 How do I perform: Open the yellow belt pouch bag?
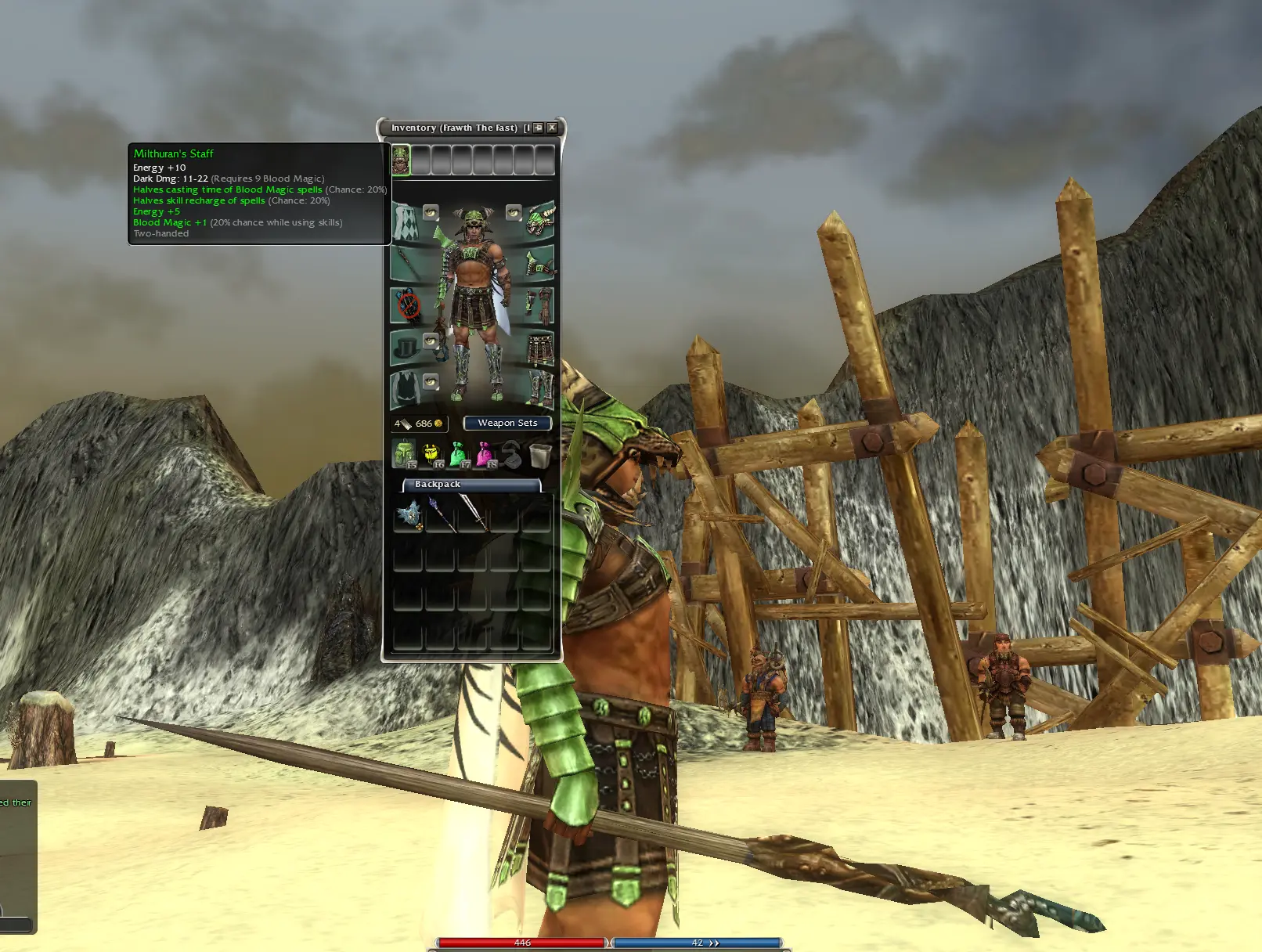pyautogui.click(x=431, y=454)
